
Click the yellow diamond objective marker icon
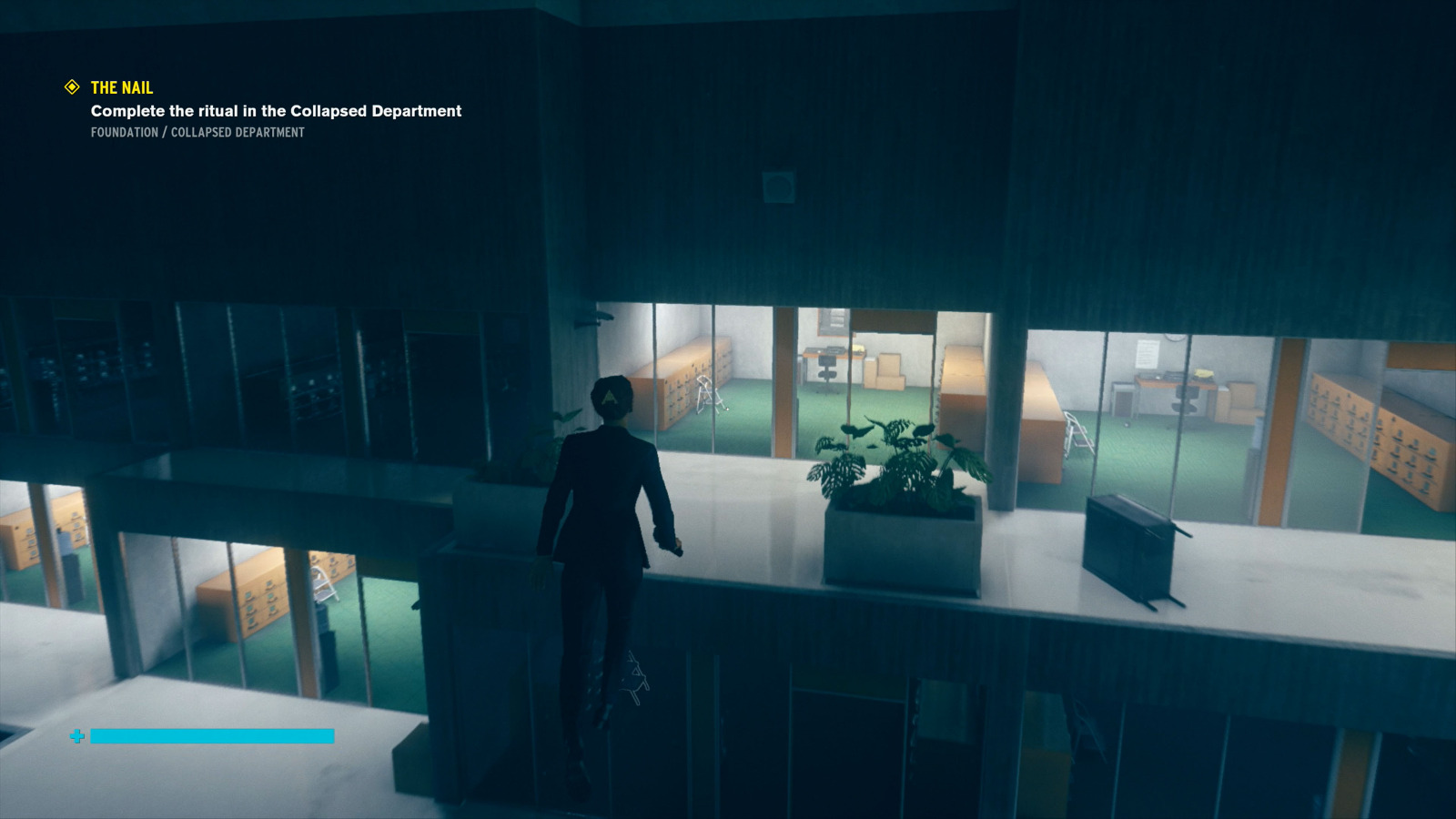[71, 87]
